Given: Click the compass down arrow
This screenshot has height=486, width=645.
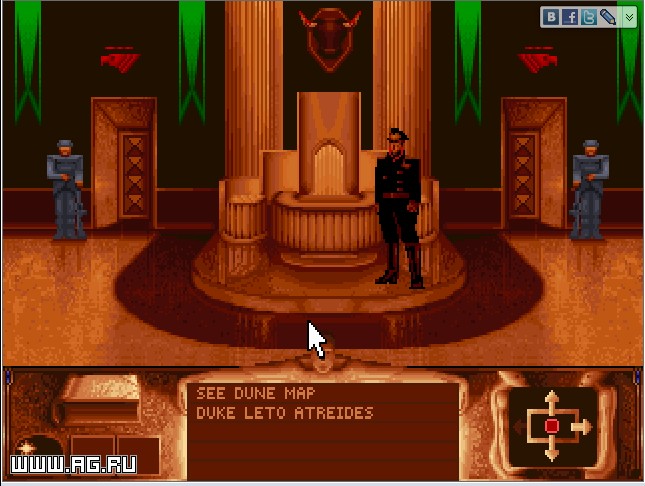Looking at the screenshot, I should pos(551,452).
